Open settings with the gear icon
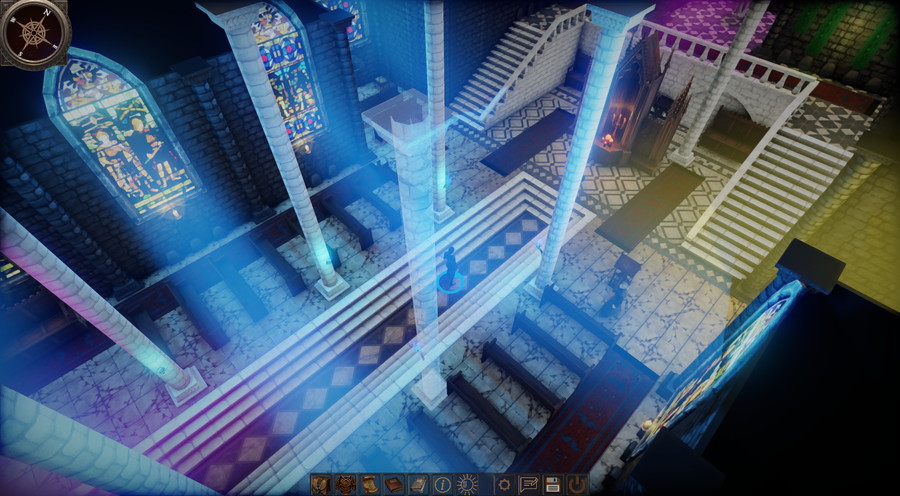This screenshot has height=496, width=900. [505, 484]
